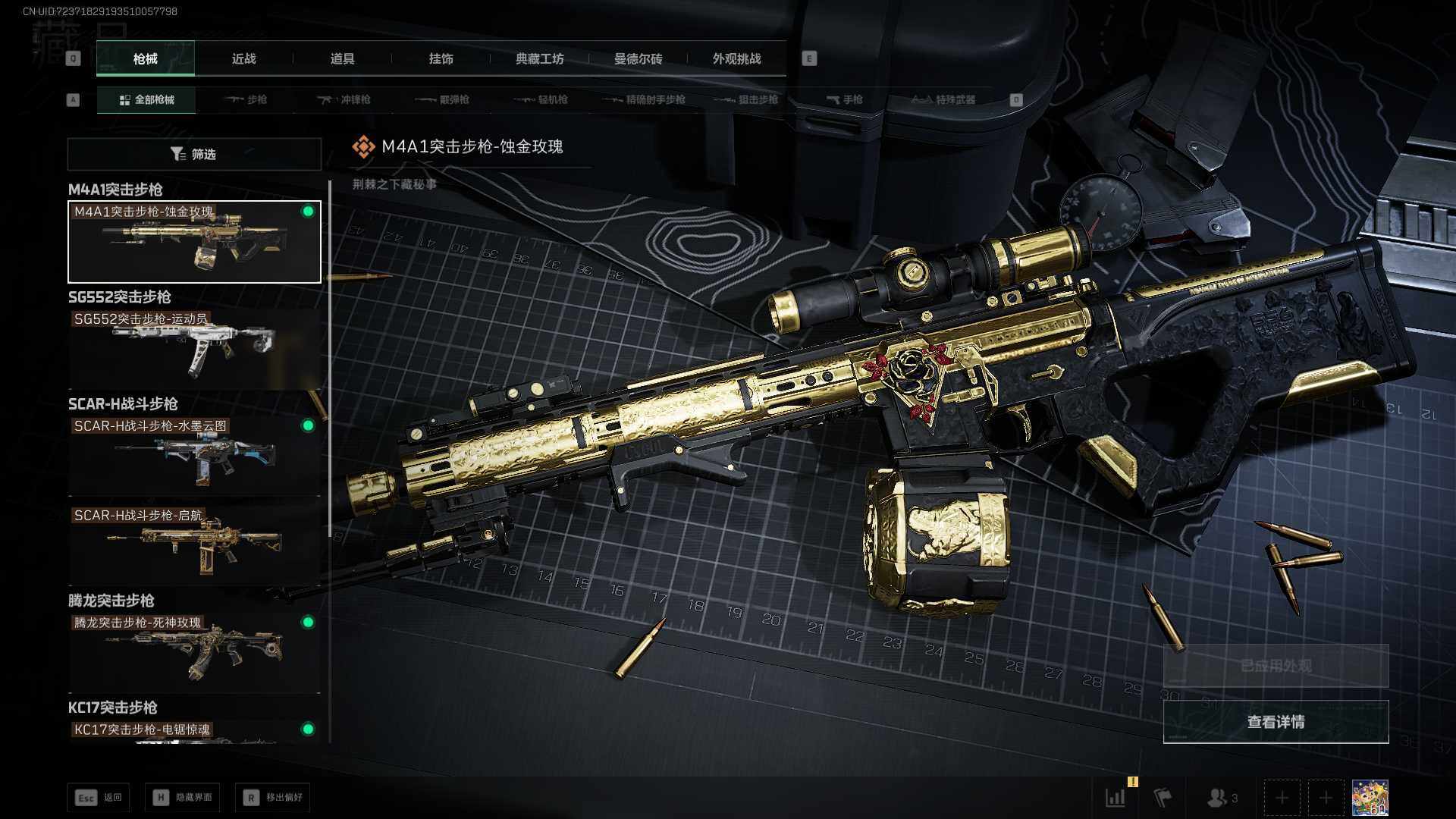This screenshot has width=1456, height=819.
Task: Switch to the 外观挑战 tab
Action: (736, 59)
